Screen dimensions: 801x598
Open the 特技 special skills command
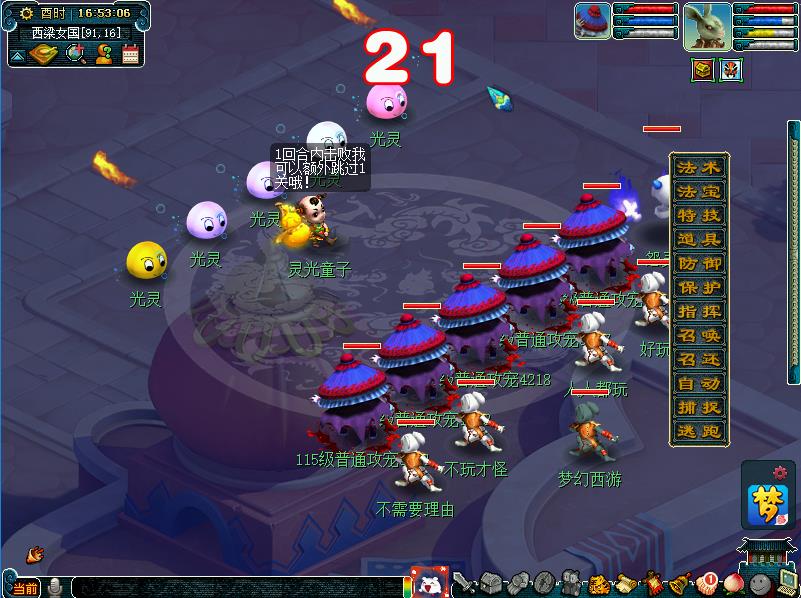tap(698, 215)
